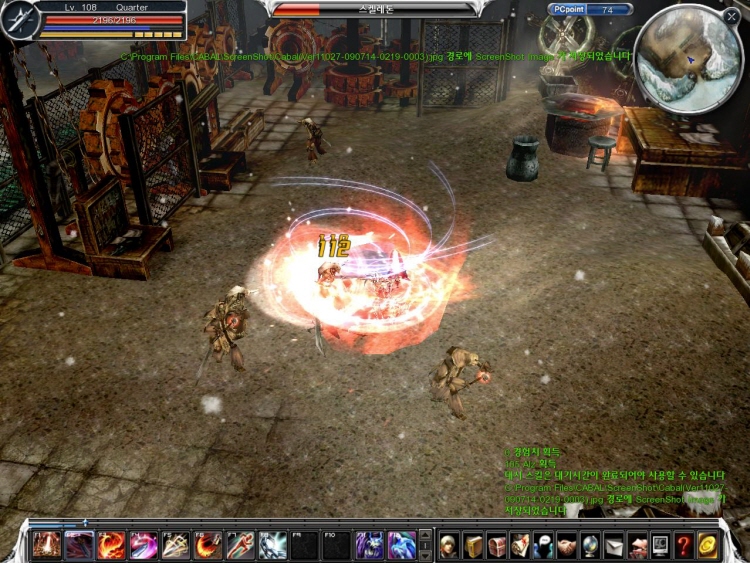Open the computer monitor options icon
This screenshot has width=750, height=563.
[660, 546]
